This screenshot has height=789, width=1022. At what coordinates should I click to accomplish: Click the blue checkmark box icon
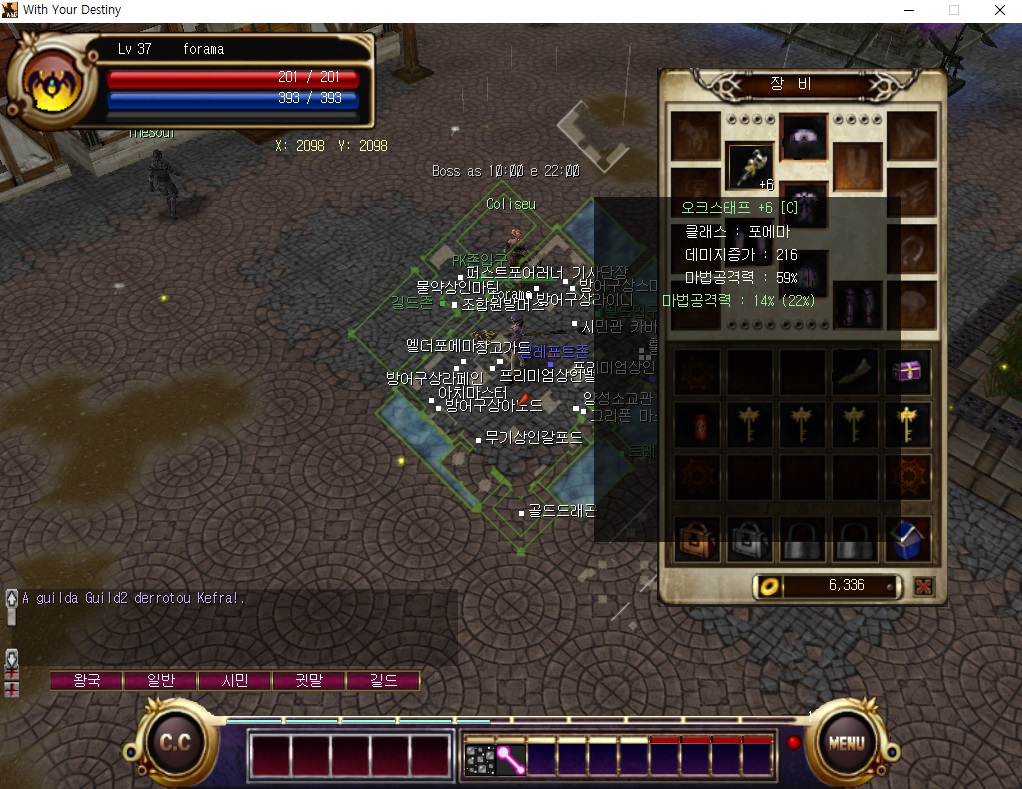(907, 540)
